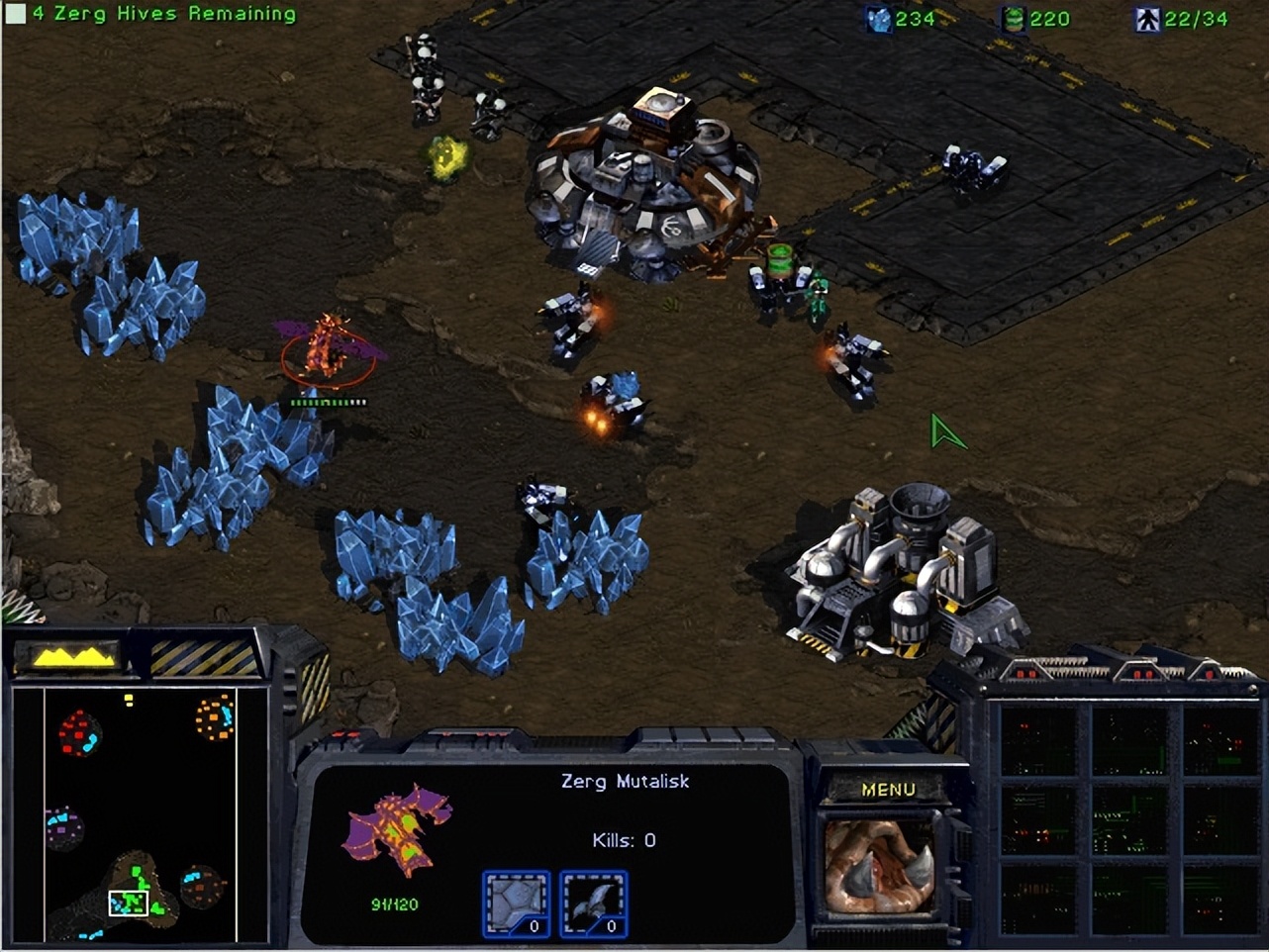Click the vespene gas counter icon
The width and height of the screenshot is (1269, 952).
tap(1012, 18)
